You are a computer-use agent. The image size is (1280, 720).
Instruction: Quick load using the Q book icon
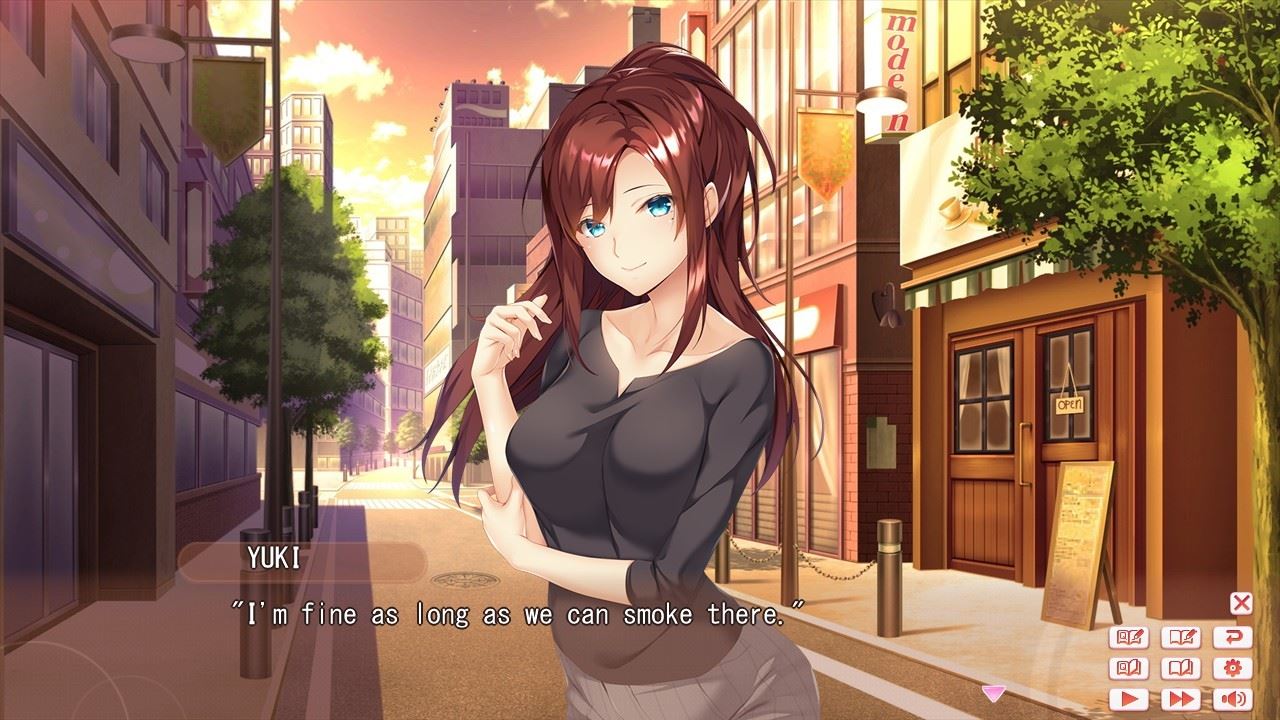click(x=1129, y=668)
